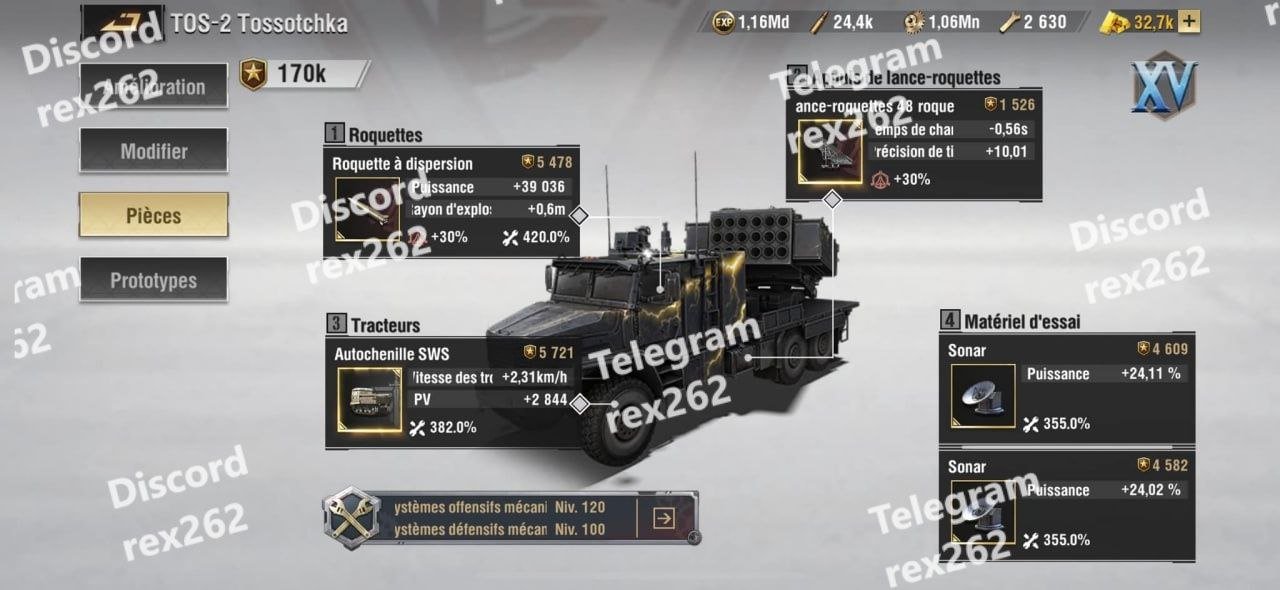
Task: Open the Modifier tab
Action: [154, 151]
